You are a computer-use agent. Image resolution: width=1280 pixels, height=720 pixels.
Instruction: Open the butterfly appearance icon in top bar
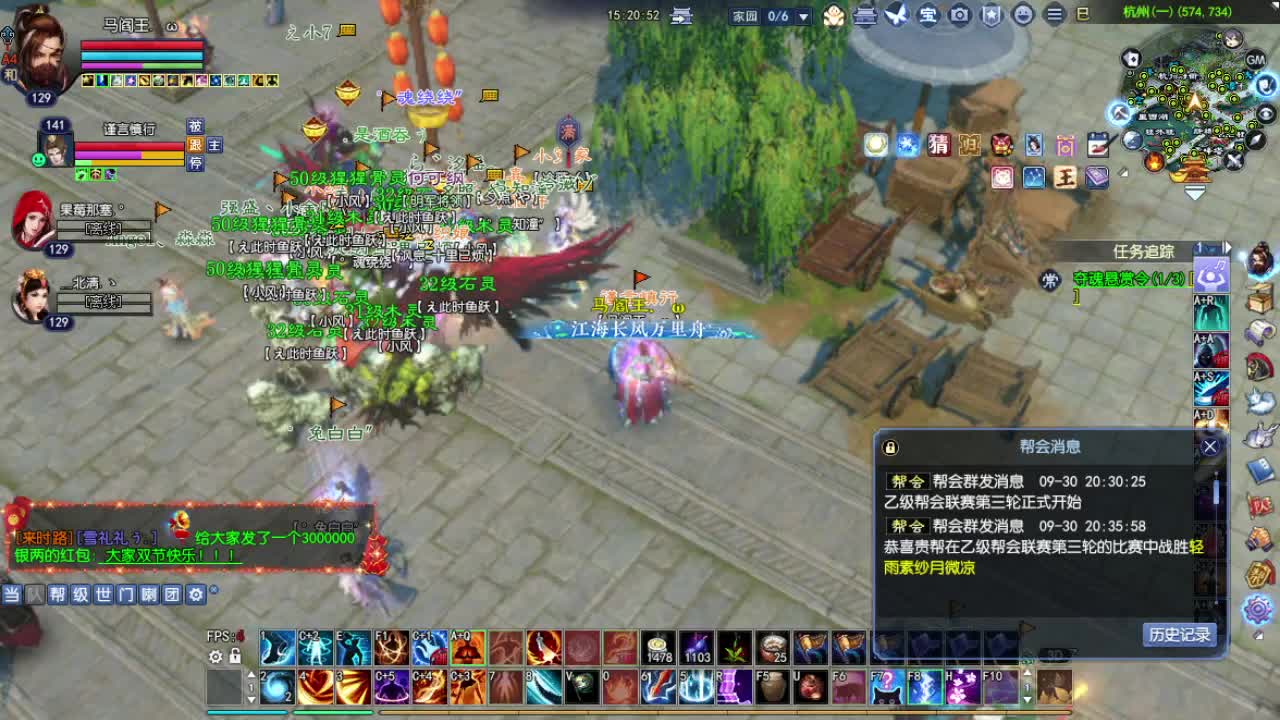tap(895, 16)
